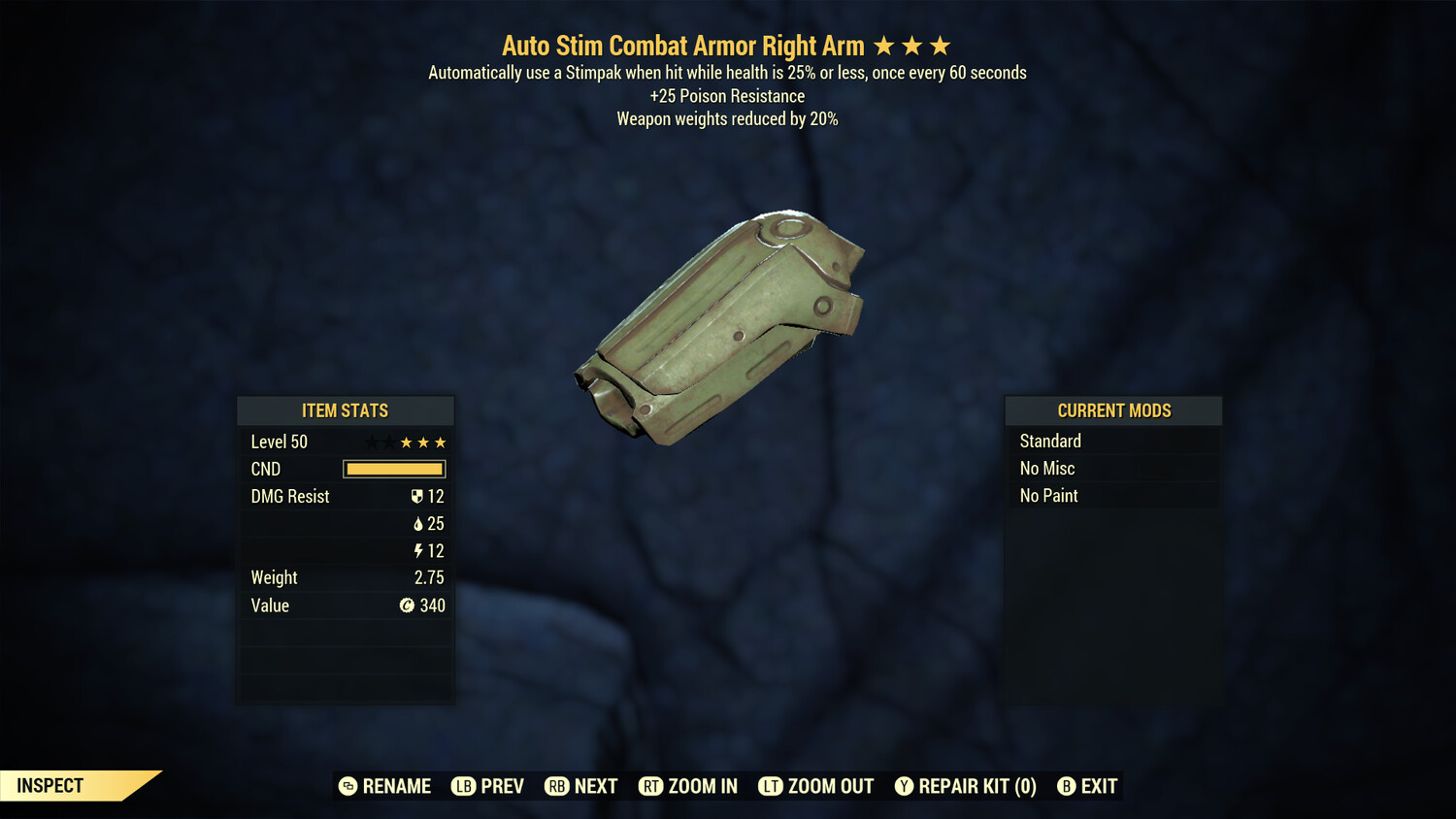Viewport: 1456px width, 819px height.
Task: Switch to the INSPECT tab
Action: point(49,786)
